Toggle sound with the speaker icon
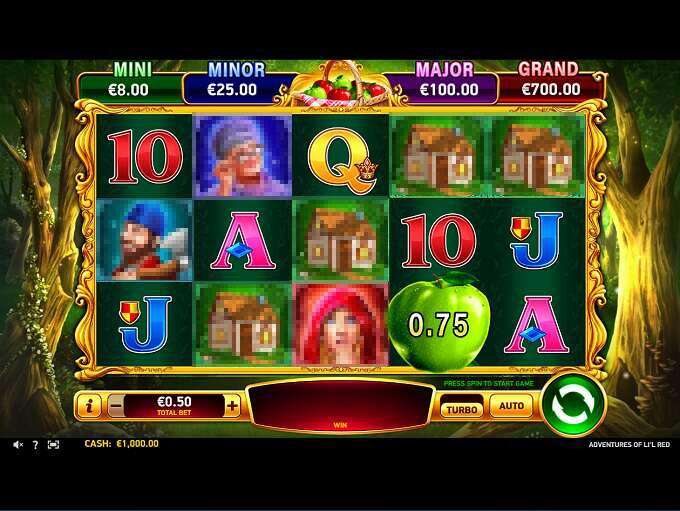This screenshot has height=511, width=680. pos(17,444)
